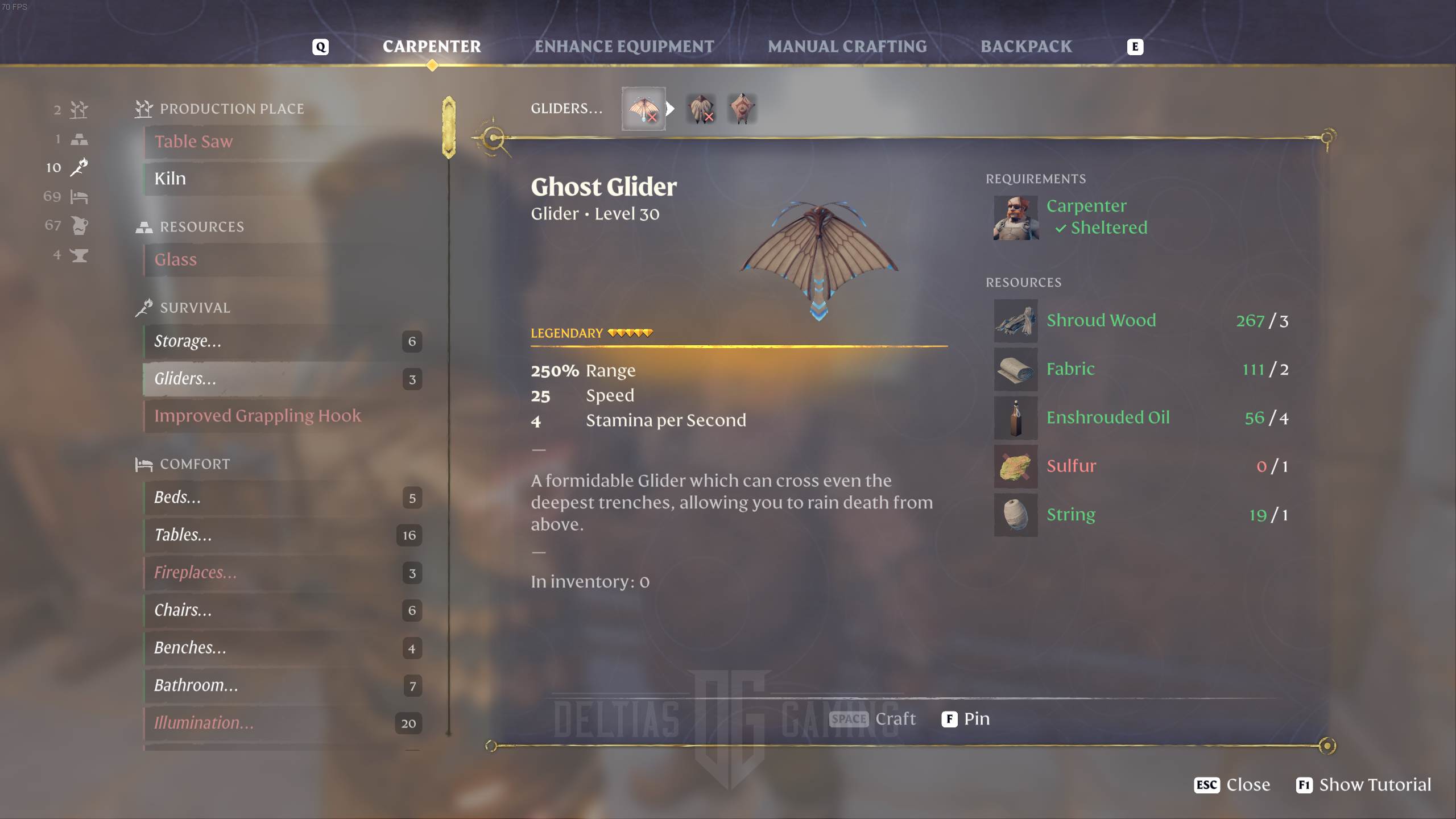Expand the Fireplaces recipe group
1456x819 pixels.
[195, 573]
